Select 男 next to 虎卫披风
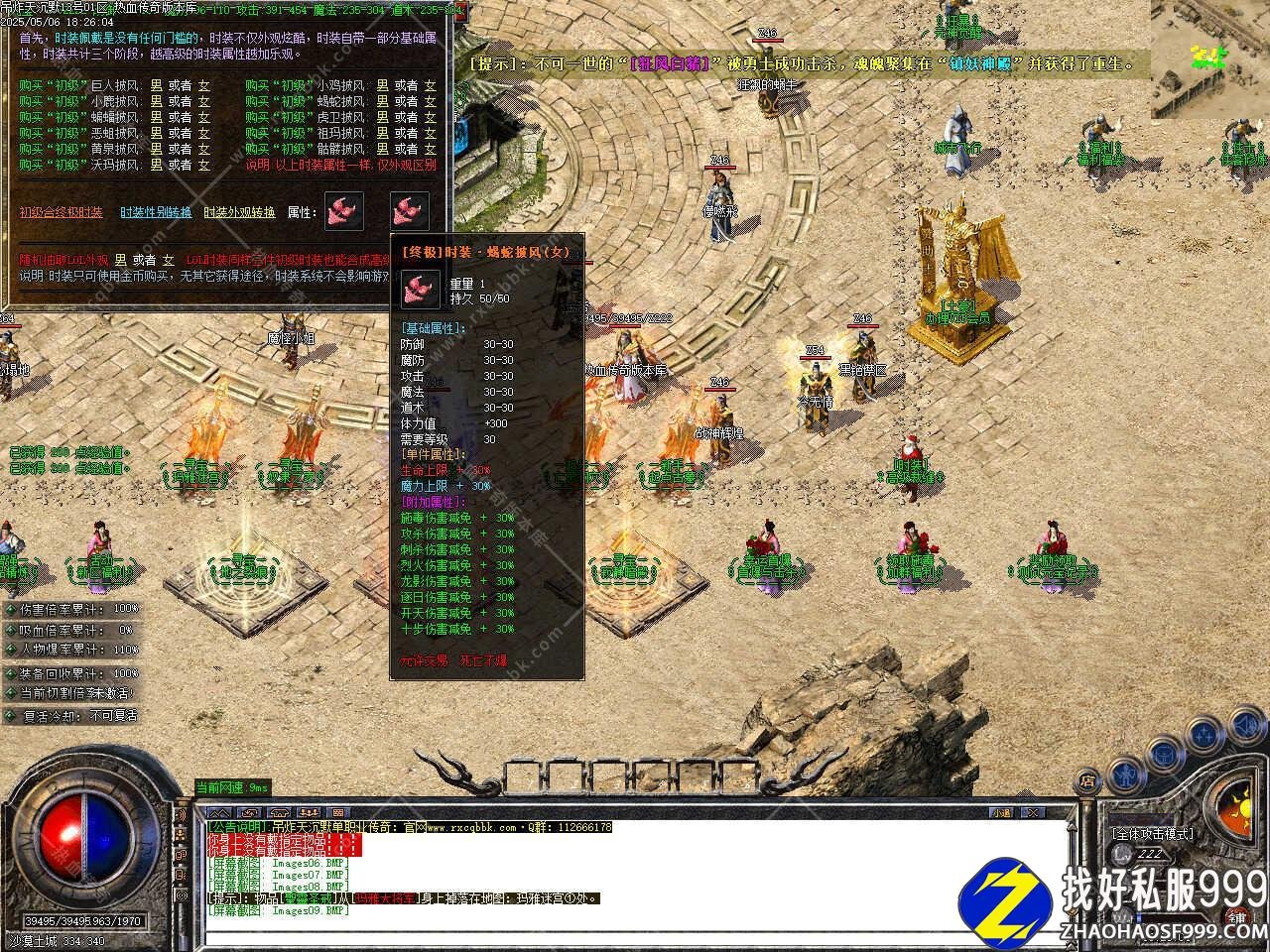 tap(382, 117)
